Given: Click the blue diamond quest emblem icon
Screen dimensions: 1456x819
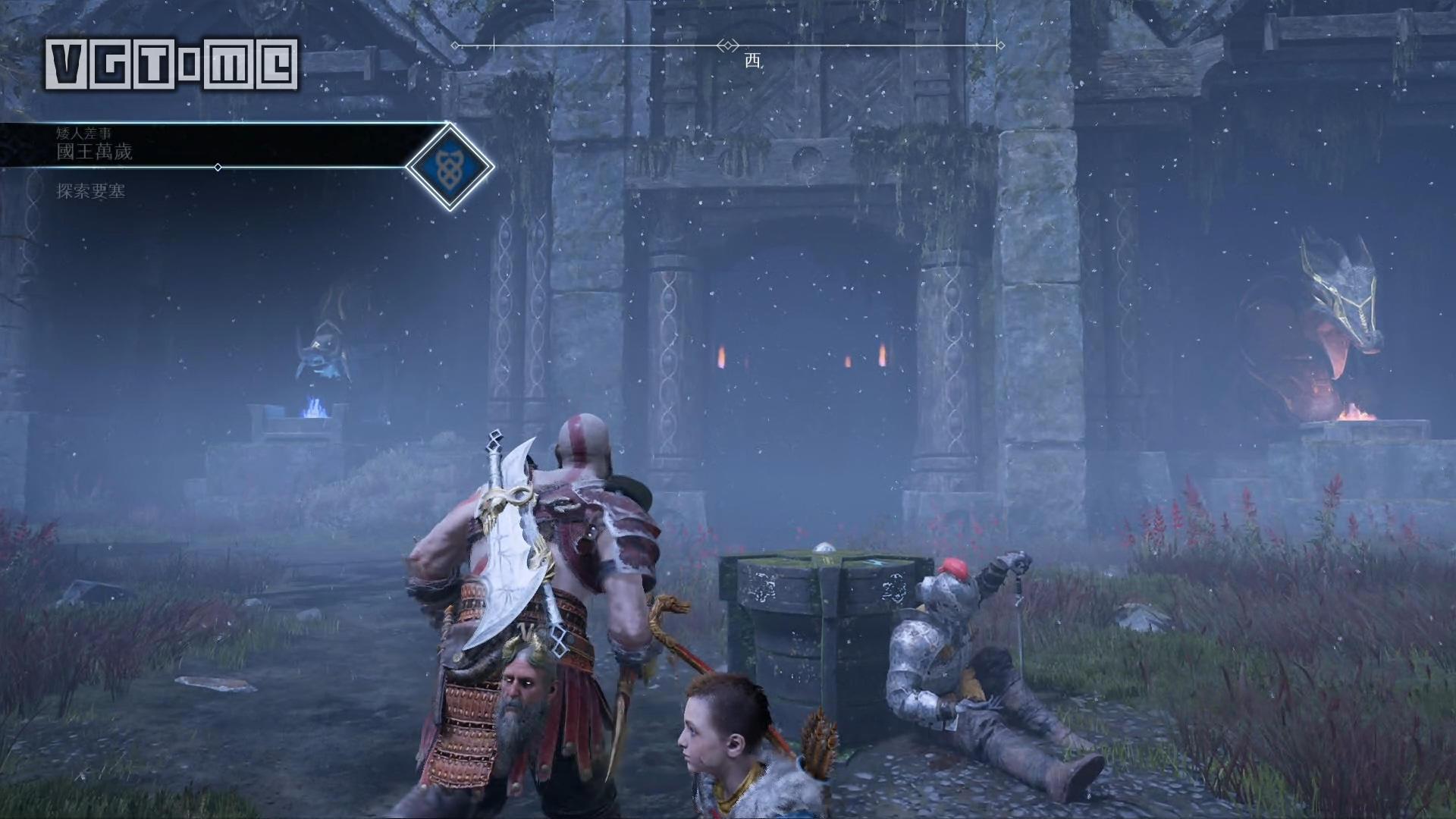Looking at the screenshot, I should click(450, 166).
